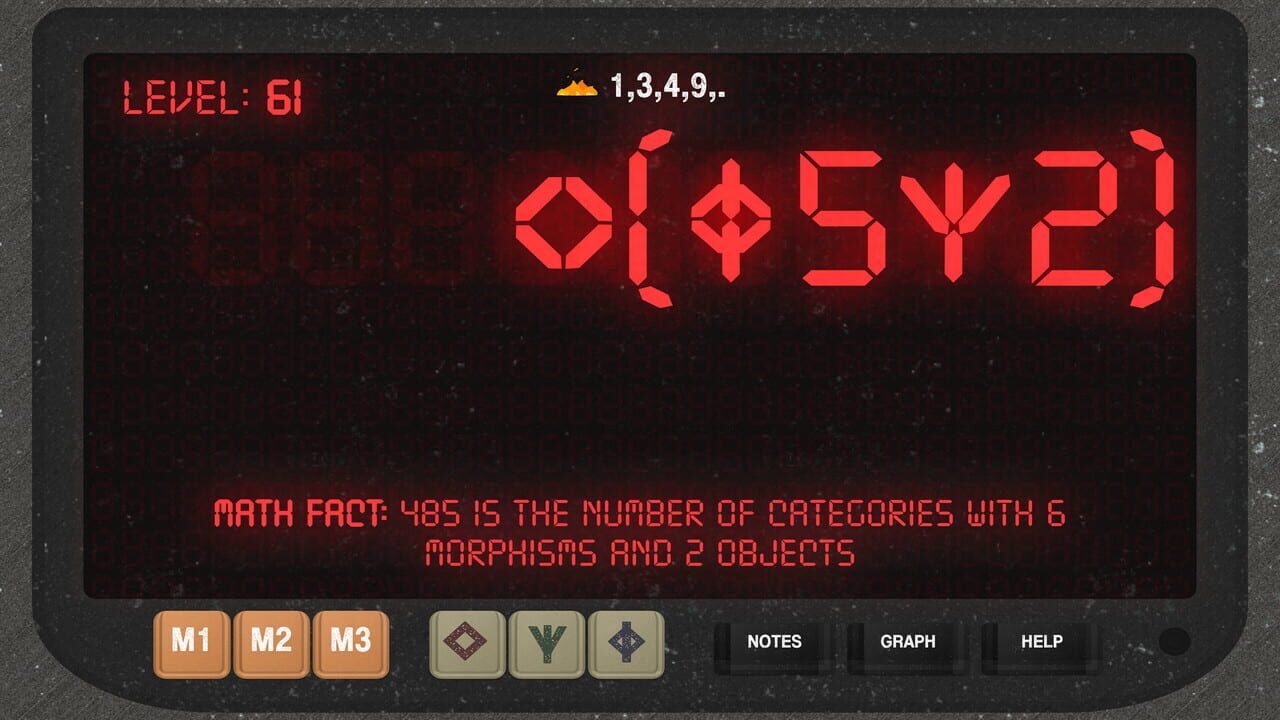Select the green trident rune key
The image size is (1280, 720).
(x=546, y=644)
